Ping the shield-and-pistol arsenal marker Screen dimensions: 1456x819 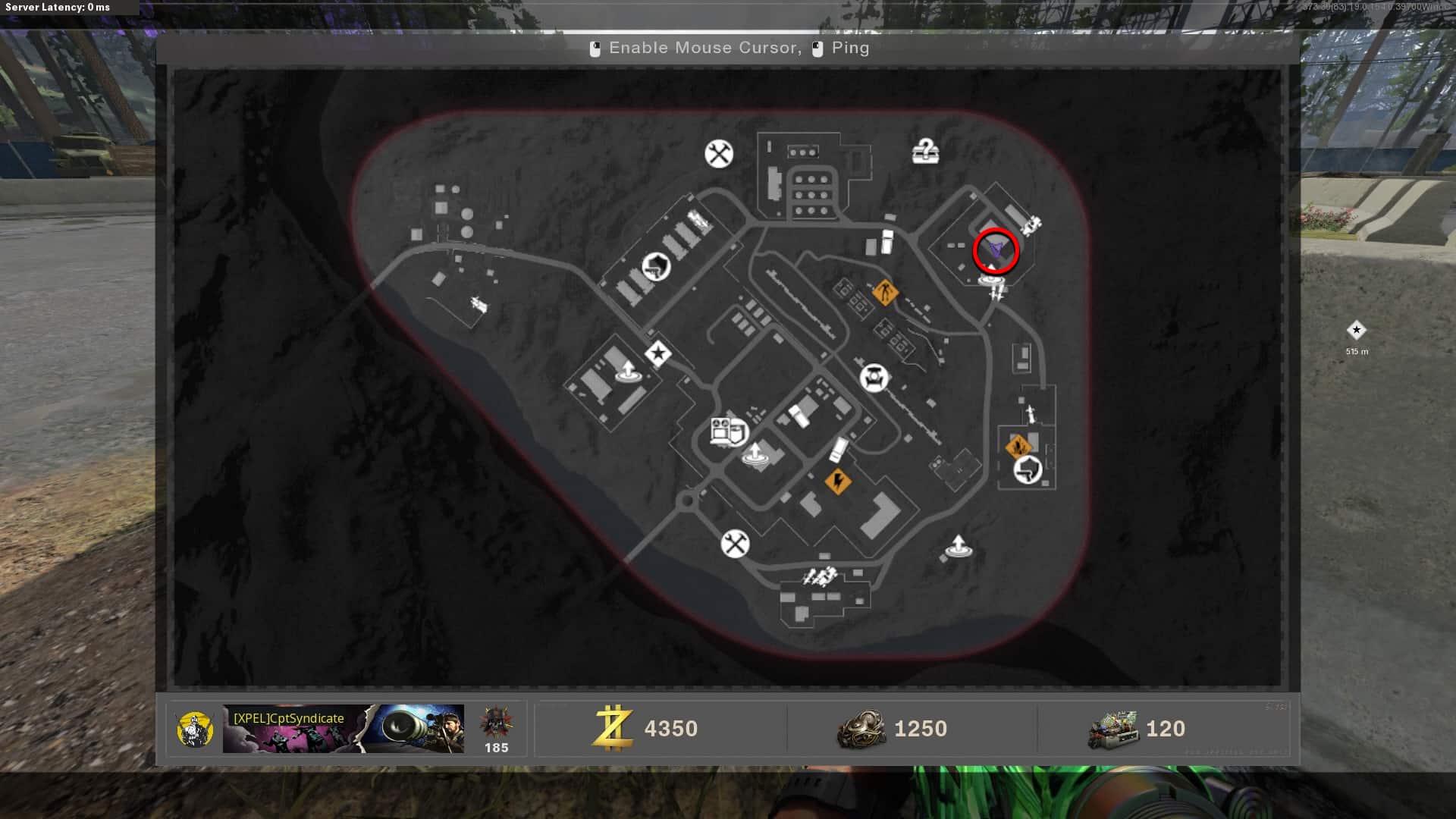[656, 266]
